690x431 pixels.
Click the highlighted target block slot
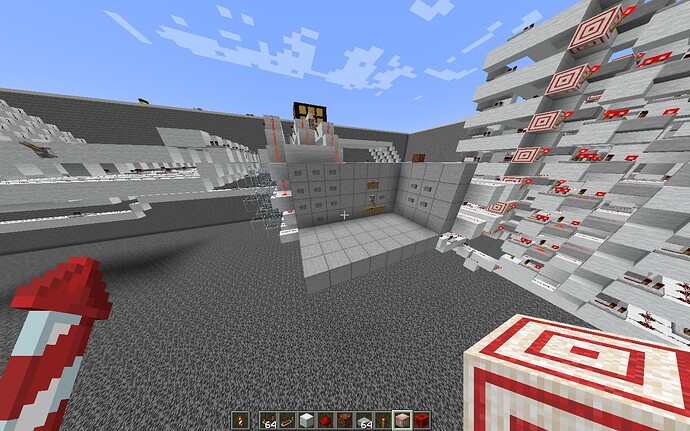click(402, 420)
